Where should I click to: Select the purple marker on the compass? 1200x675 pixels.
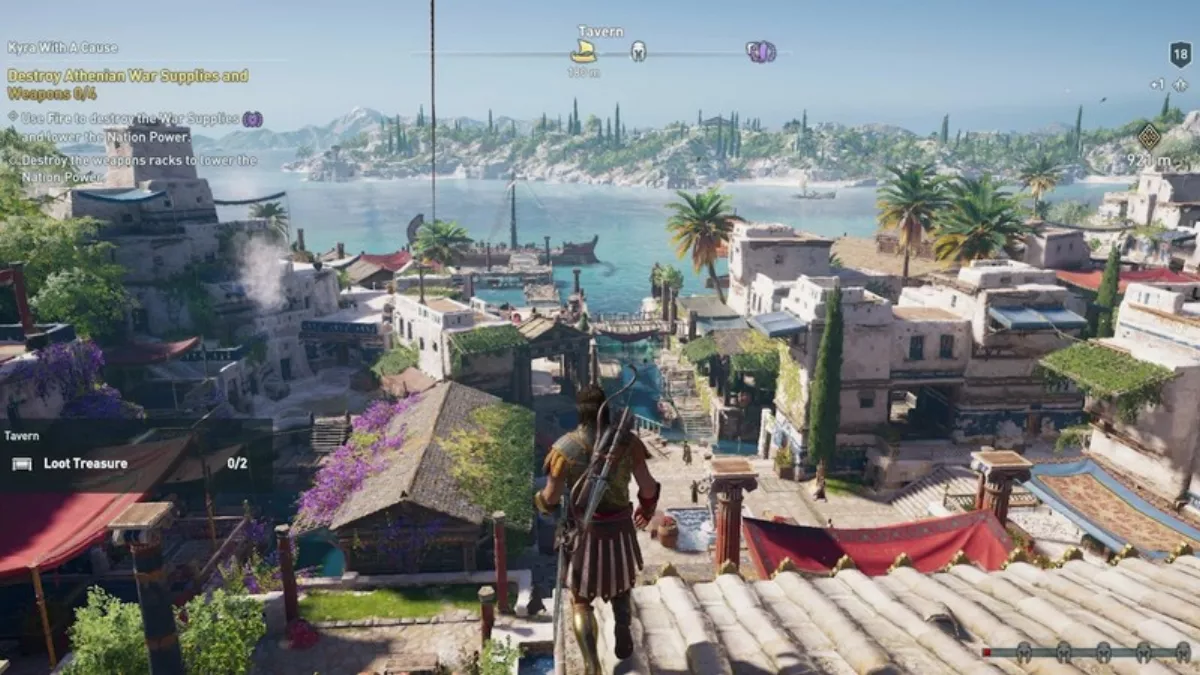tap(761, 52)
